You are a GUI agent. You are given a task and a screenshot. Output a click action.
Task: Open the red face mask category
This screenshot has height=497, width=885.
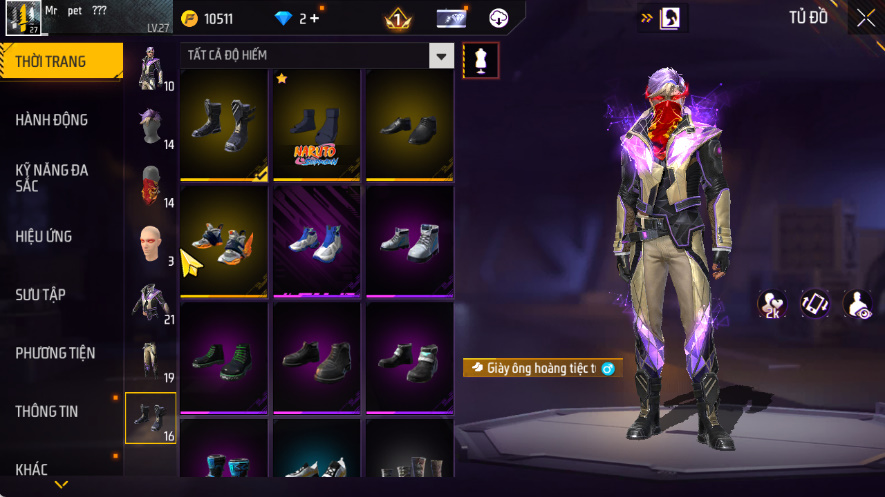(150, 185)
